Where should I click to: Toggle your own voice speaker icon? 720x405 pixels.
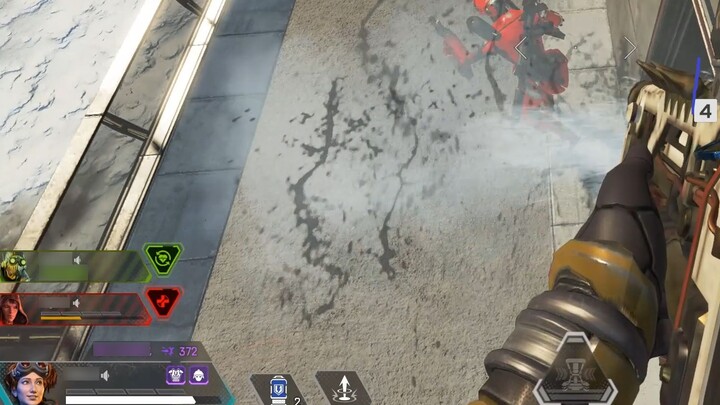click(x=104, y=376)
